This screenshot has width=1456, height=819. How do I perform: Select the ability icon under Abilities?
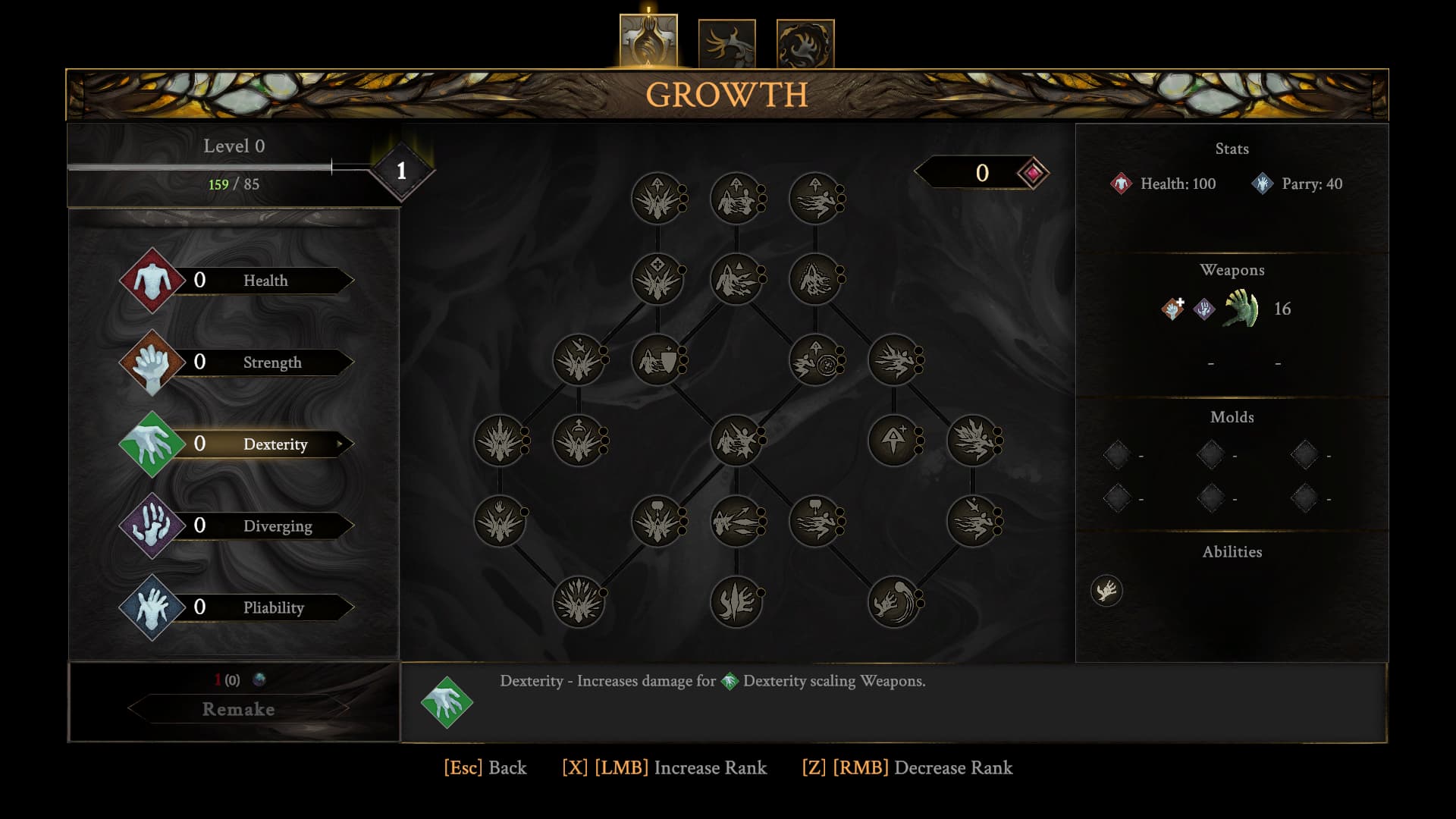(1106, 591)
